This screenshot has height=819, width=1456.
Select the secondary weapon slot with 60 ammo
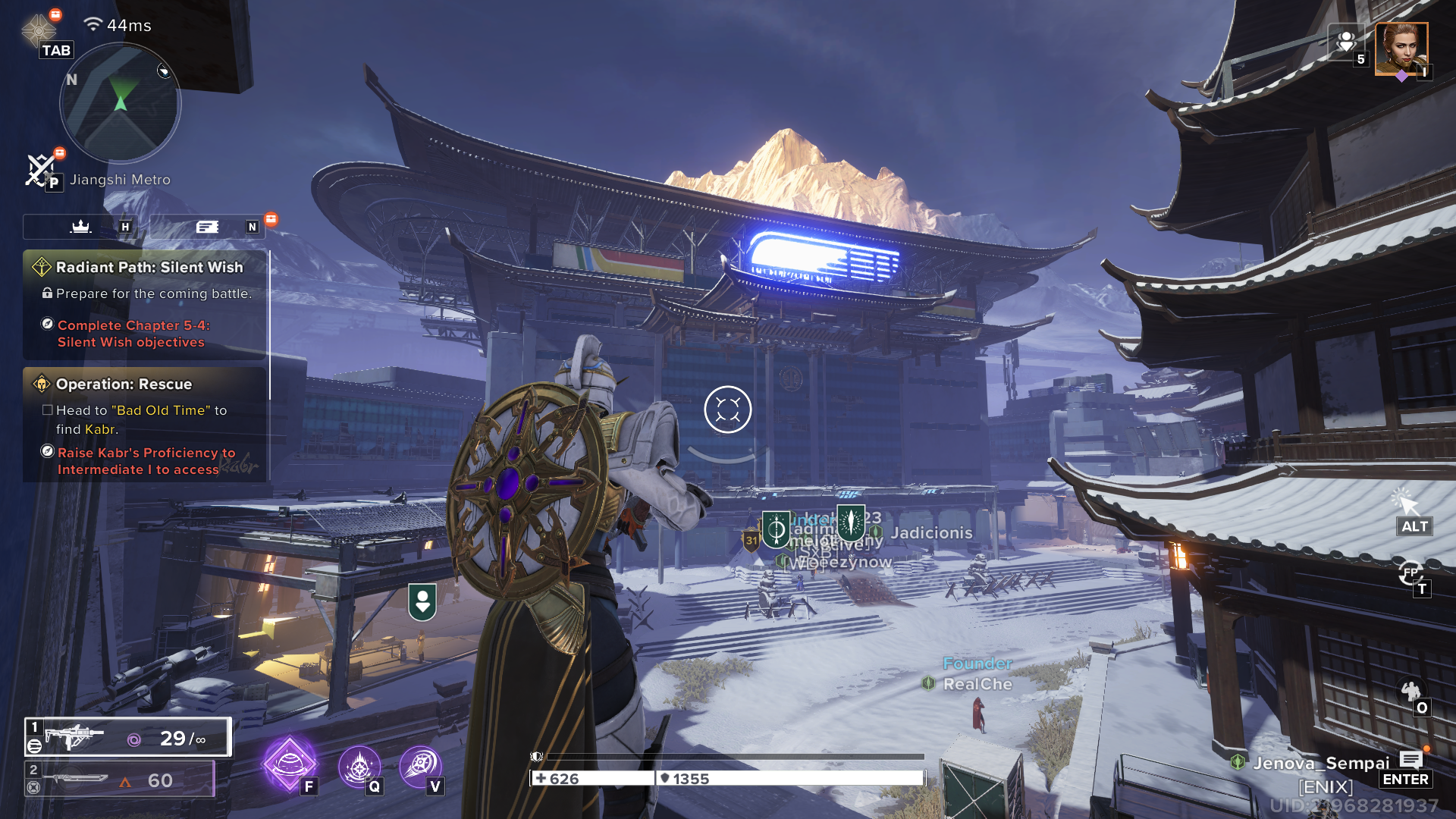pyautogui.click(x=120, y=780)
